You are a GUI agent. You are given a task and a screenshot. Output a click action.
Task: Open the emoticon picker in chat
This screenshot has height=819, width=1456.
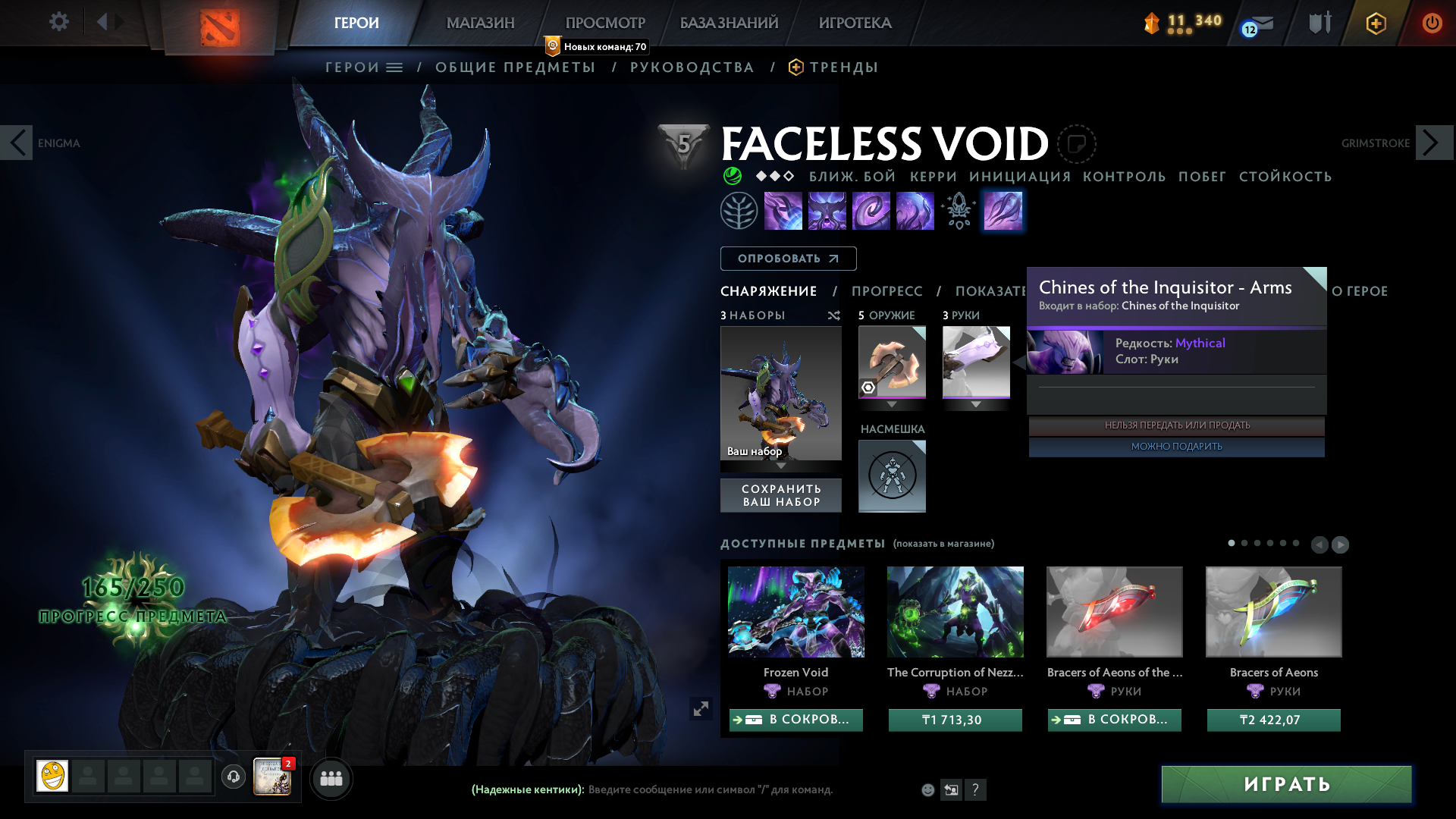[928, 789]
